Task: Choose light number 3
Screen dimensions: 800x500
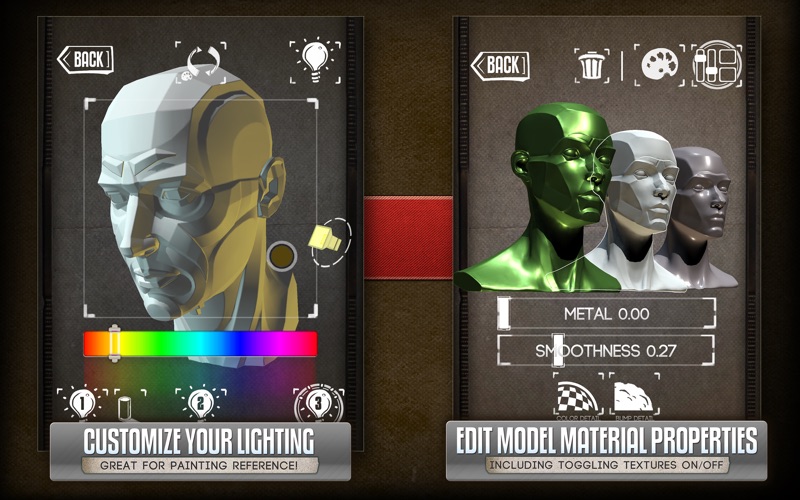Action: pos(318,403)
